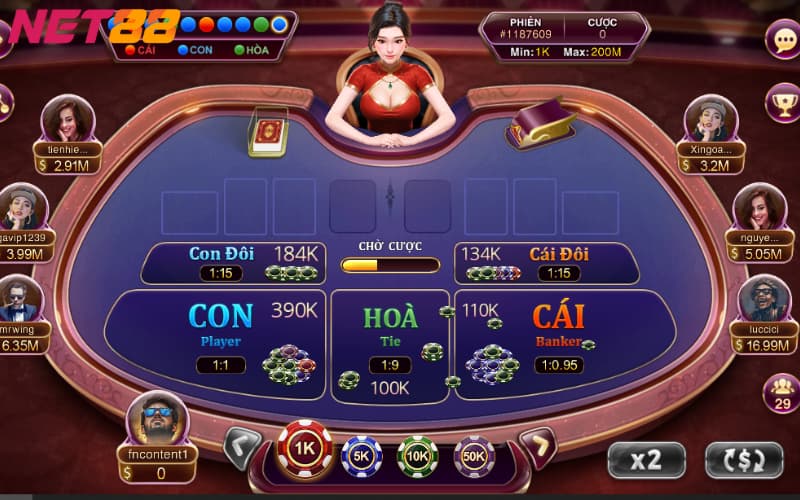Click the rebet dollar button
Screen dimensions: 800x500
(x=743, y=460)
